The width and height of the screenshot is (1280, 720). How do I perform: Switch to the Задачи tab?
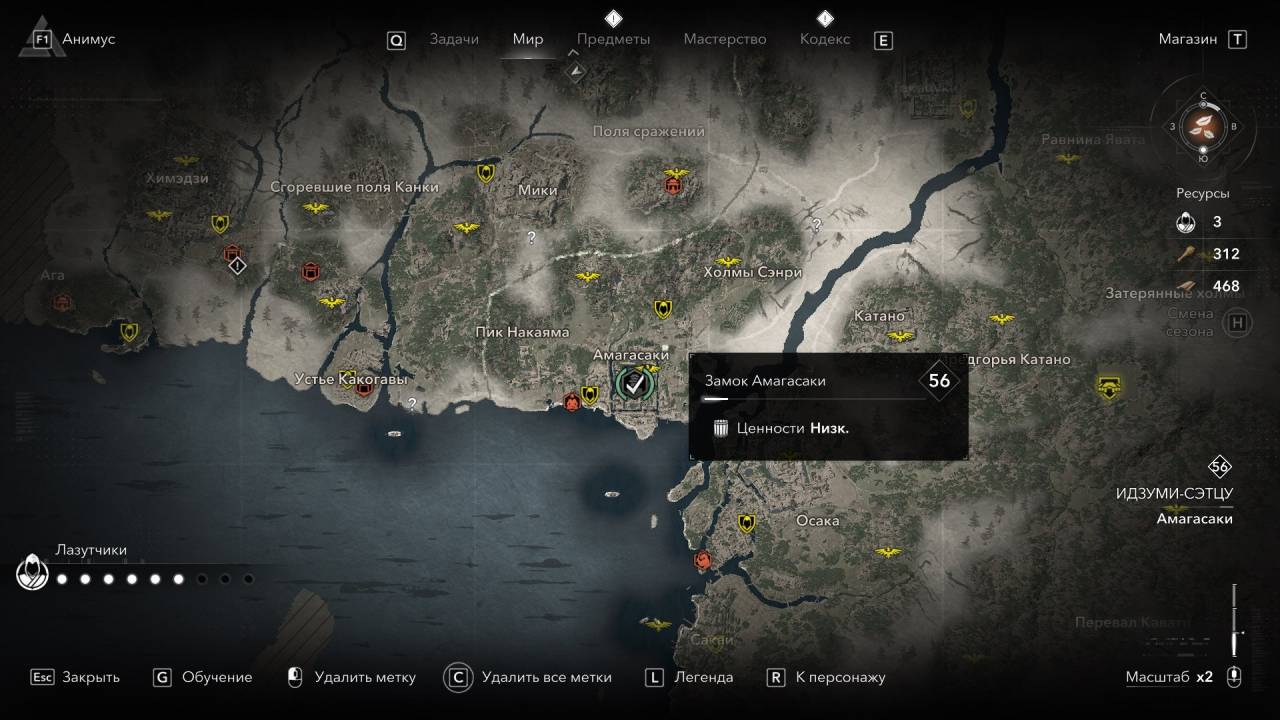click(x=453, y=39)
